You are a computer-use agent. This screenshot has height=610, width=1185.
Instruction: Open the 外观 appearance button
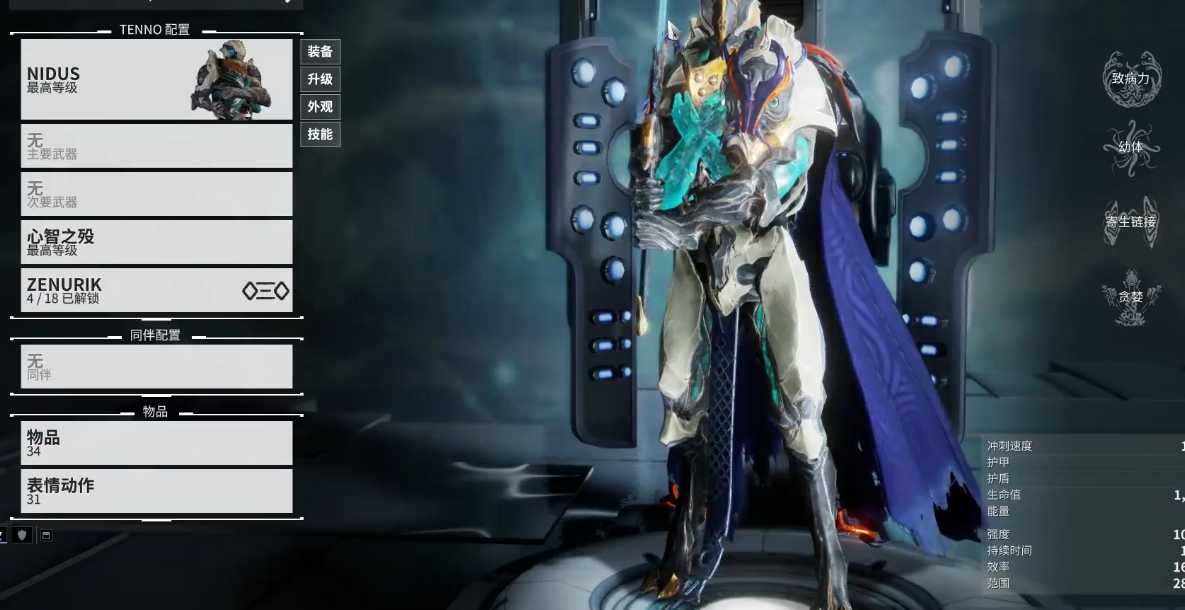point(320,107)
